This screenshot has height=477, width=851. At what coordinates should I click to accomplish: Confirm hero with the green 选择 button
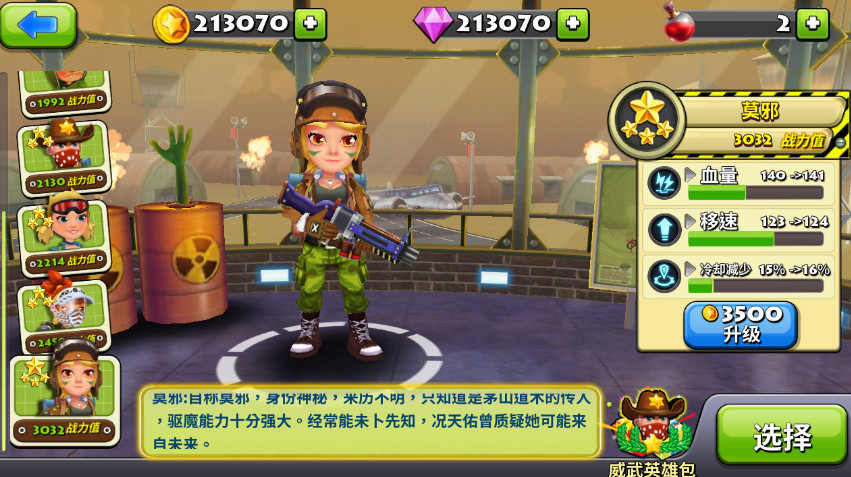781,436
